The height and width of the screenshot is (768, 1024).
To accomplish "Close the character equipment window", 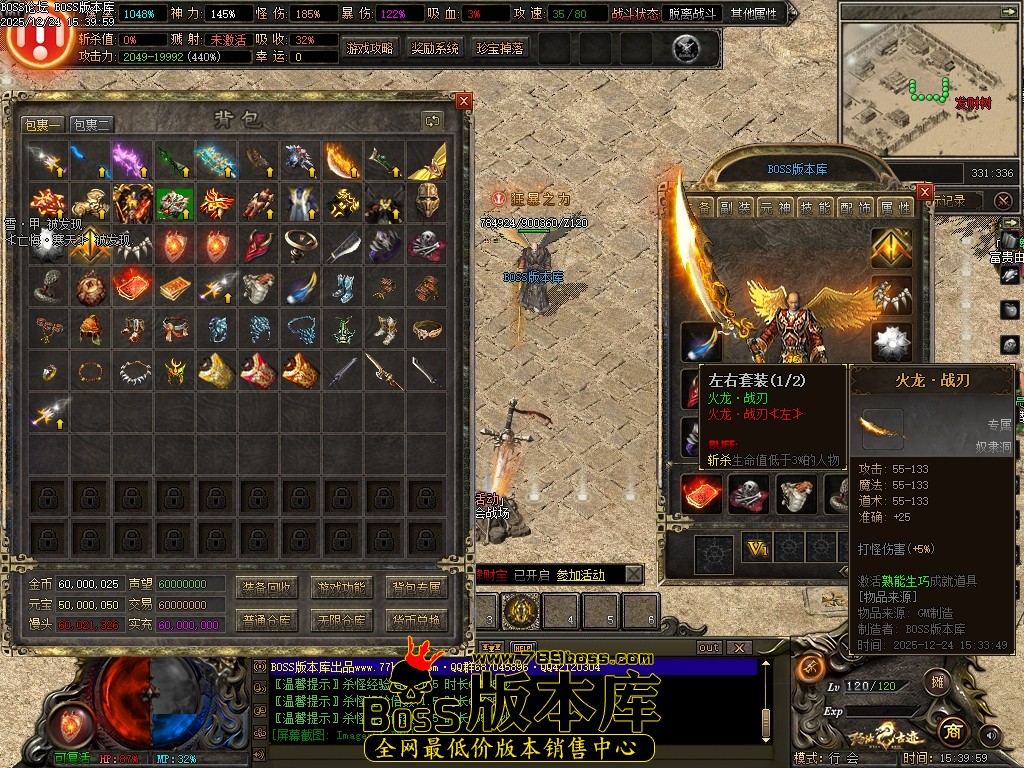I will tap(925, 191).
